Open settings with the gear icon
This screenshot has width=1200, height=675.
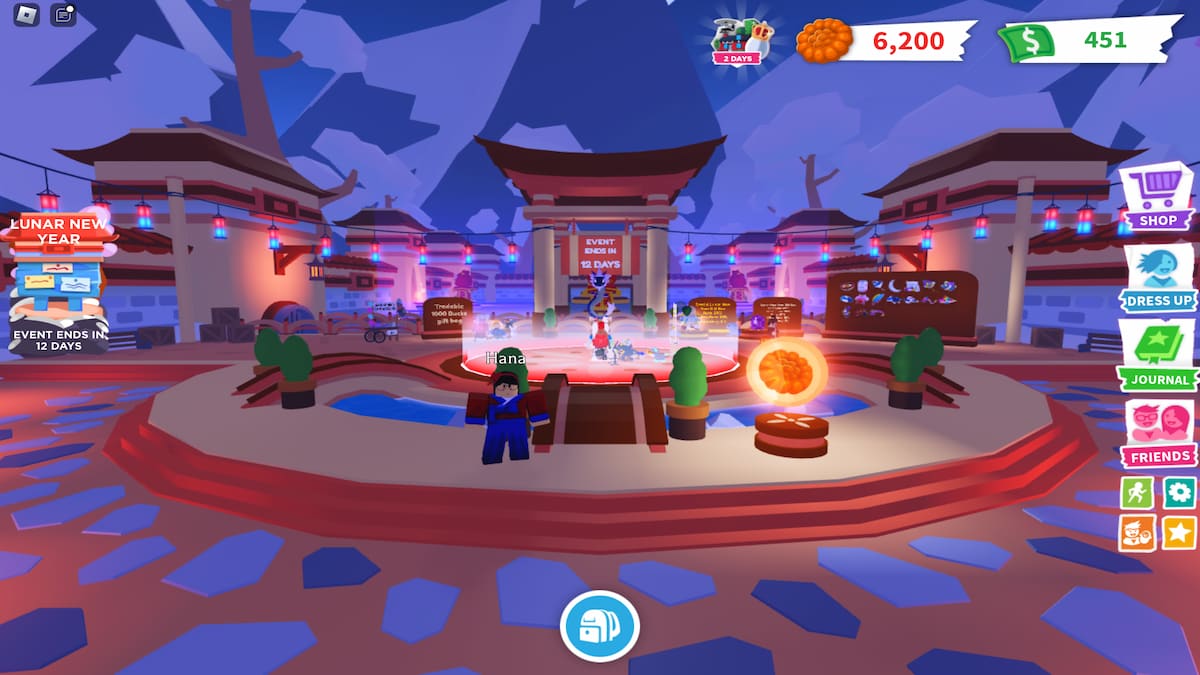tap(1179, 493)
